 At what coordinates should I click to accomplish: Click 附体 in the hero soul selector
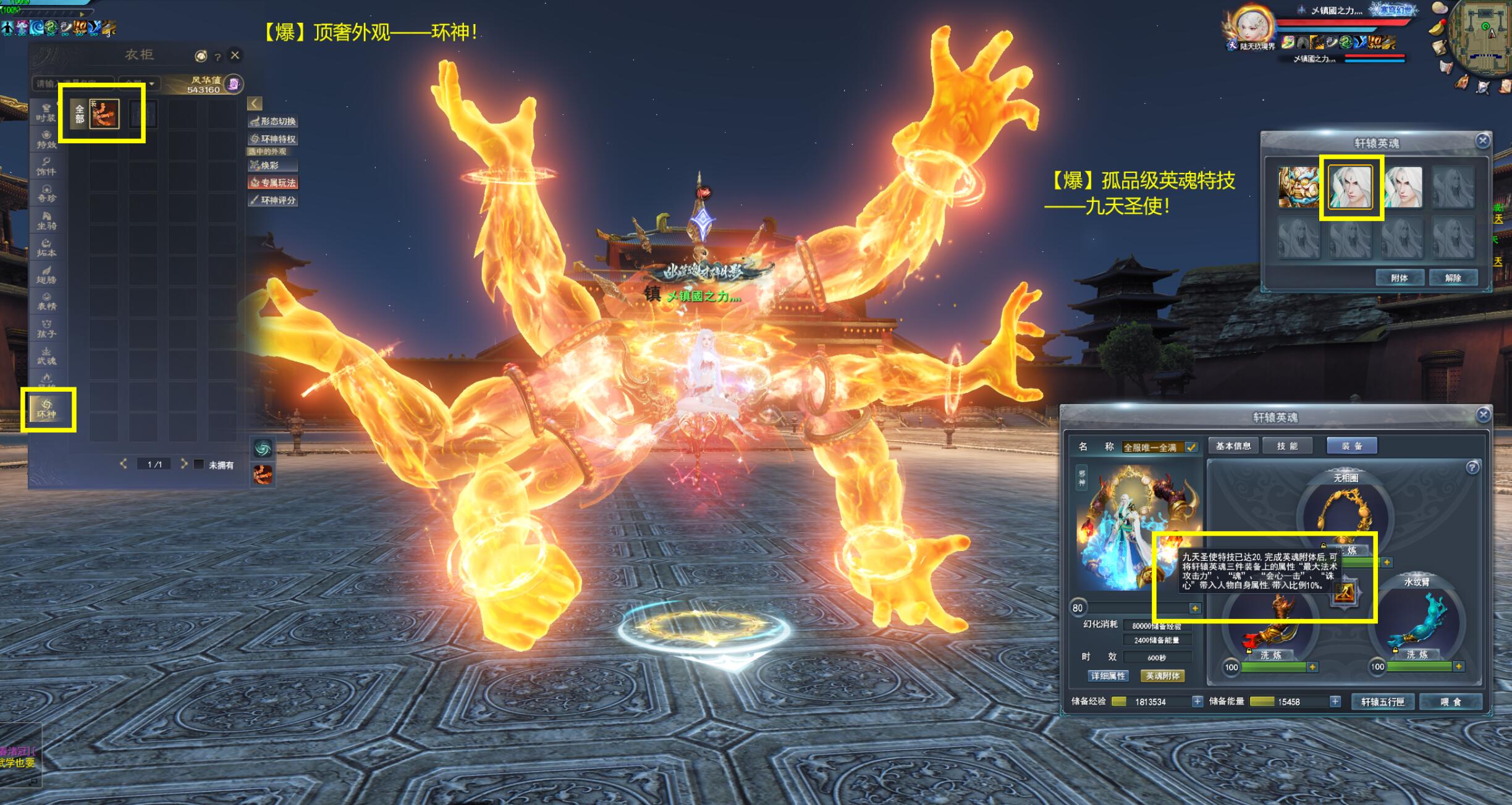1399,278
